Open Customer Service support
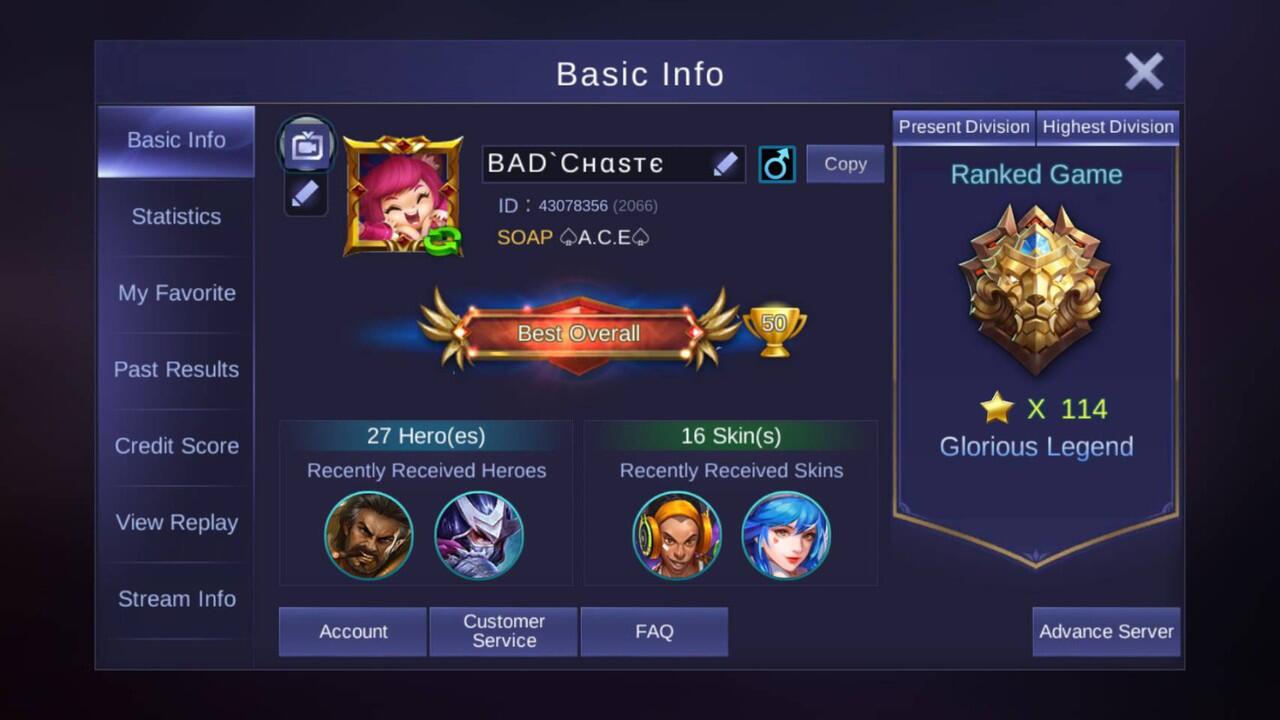This screenshot has height=720, width=1280. point(503,631)
